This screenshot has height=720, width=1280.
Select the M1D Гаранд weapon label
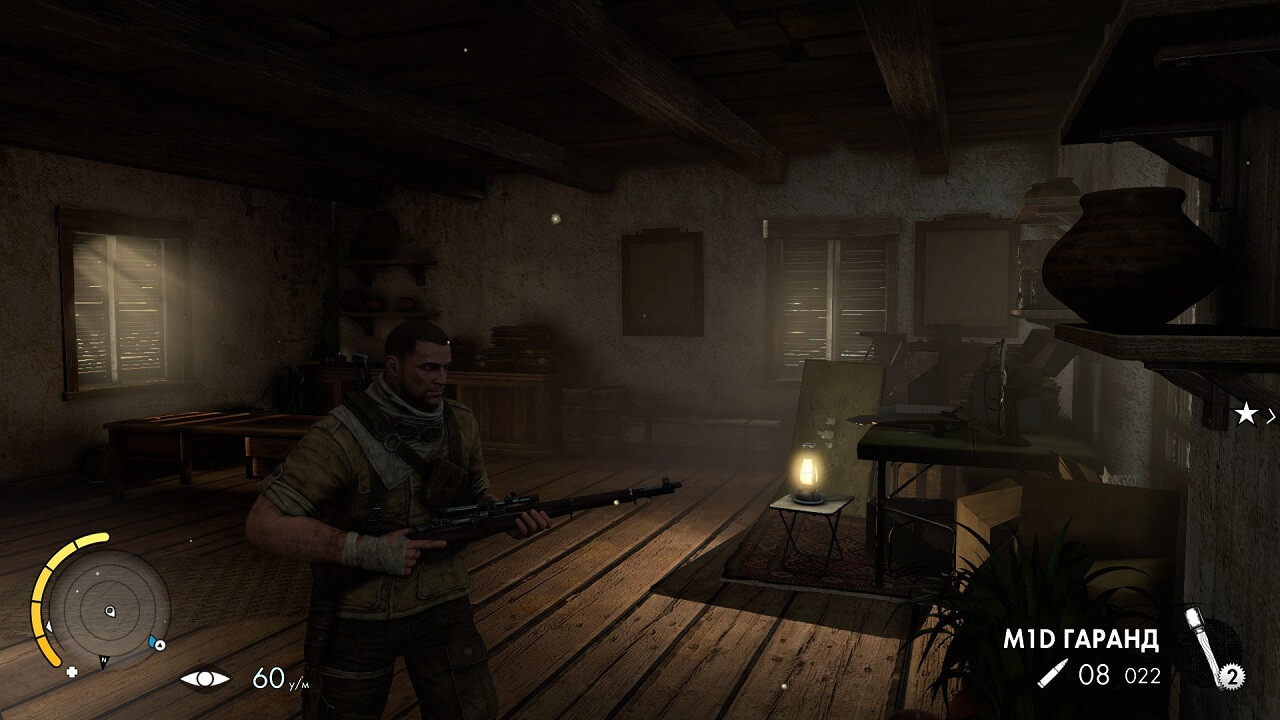click(x=1080, y=640)
